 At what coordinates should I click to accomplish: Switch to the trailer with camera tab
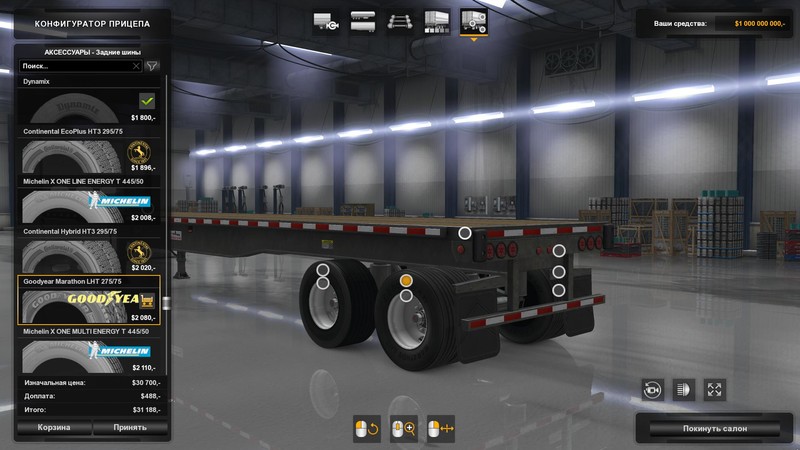pyautogui.click(x=326, y=21)
